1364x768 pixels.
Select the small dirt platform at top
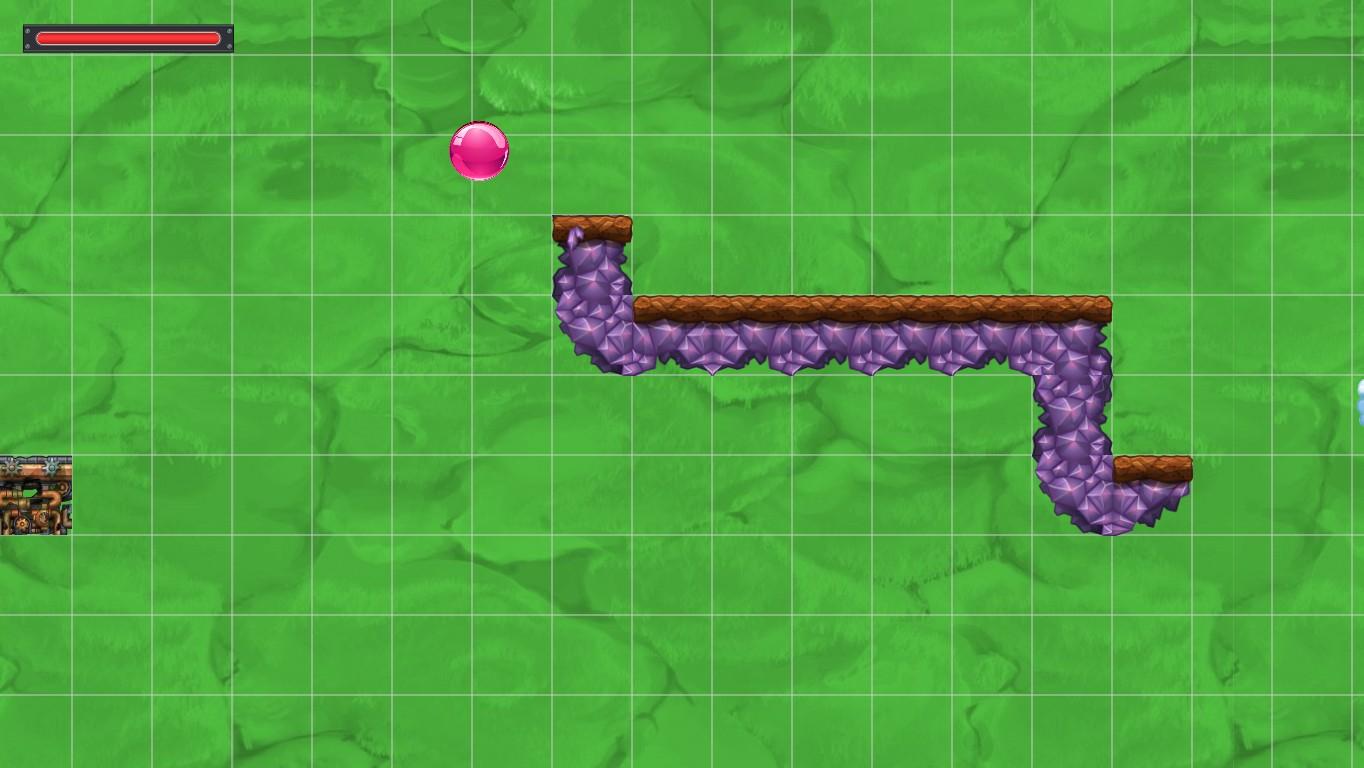click(x=592, y=225)
